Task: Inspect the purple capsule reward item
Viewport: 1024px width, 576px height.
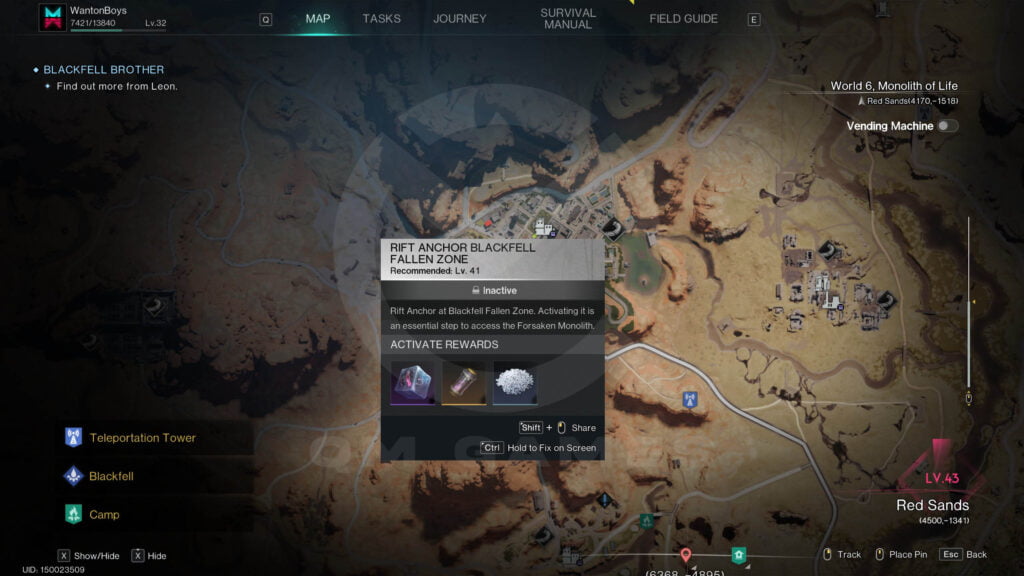Action: tap(463, 383)
